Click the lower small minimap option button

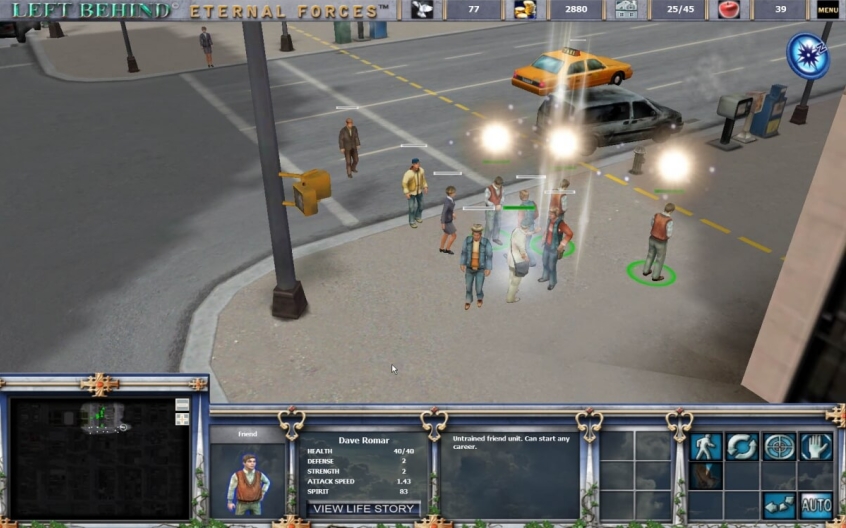point(182,419)
